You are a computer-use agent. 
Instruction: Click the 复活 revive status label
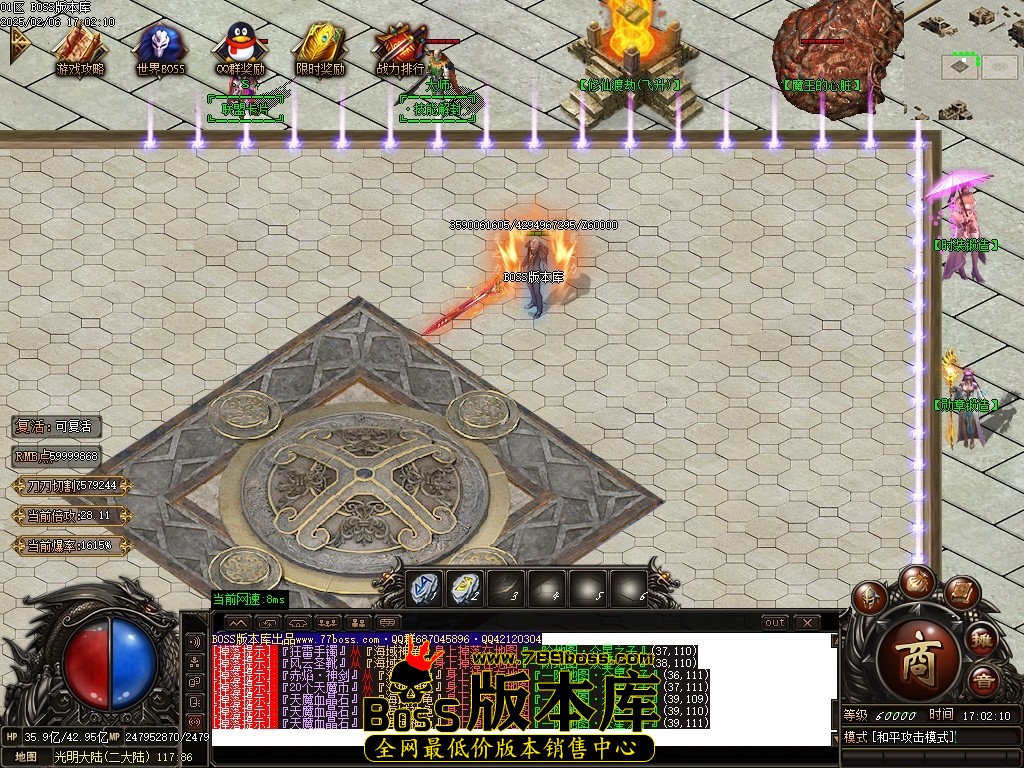(57, 427)
